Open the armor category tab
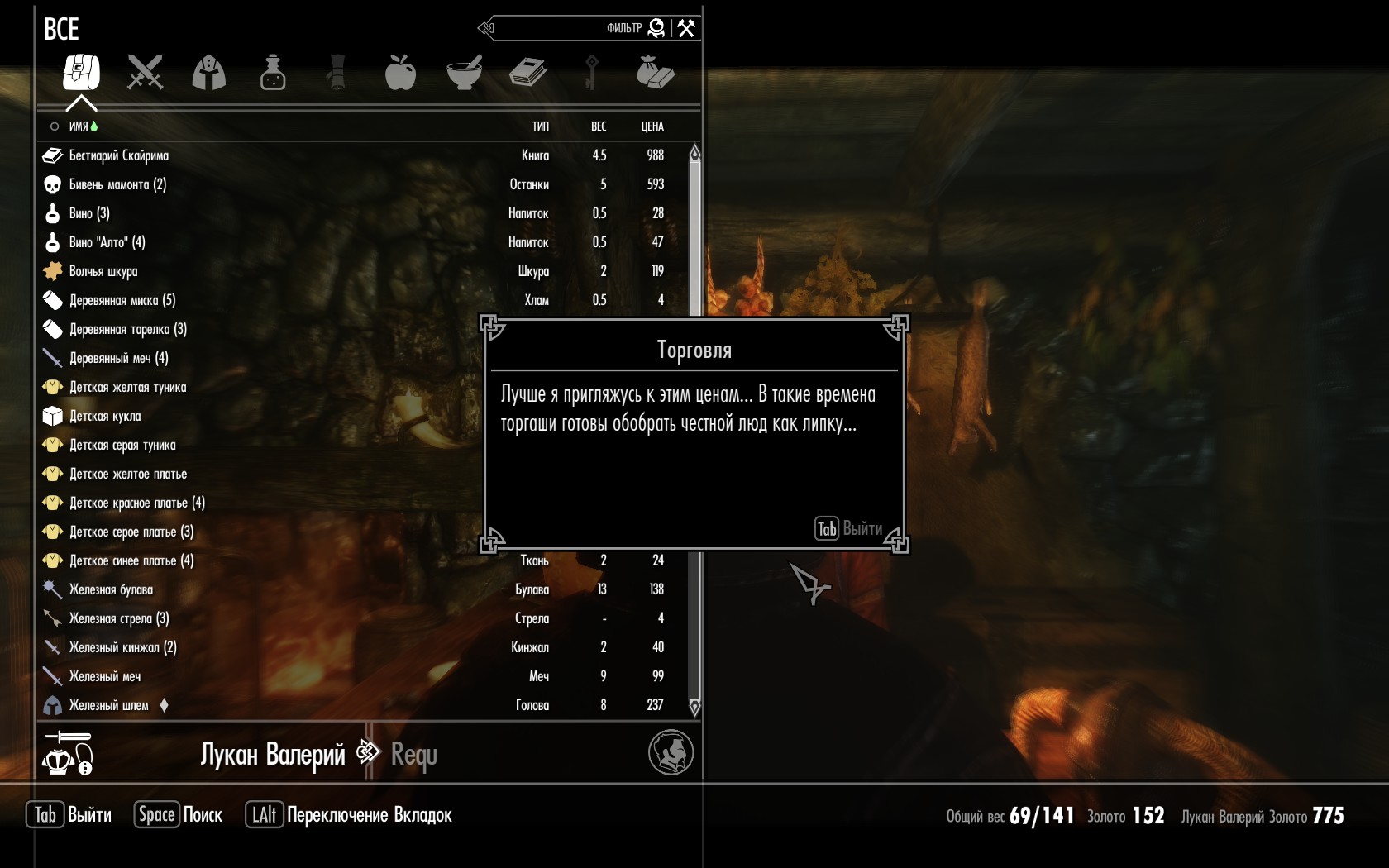1389x868 pixels. tap(209, 73)
